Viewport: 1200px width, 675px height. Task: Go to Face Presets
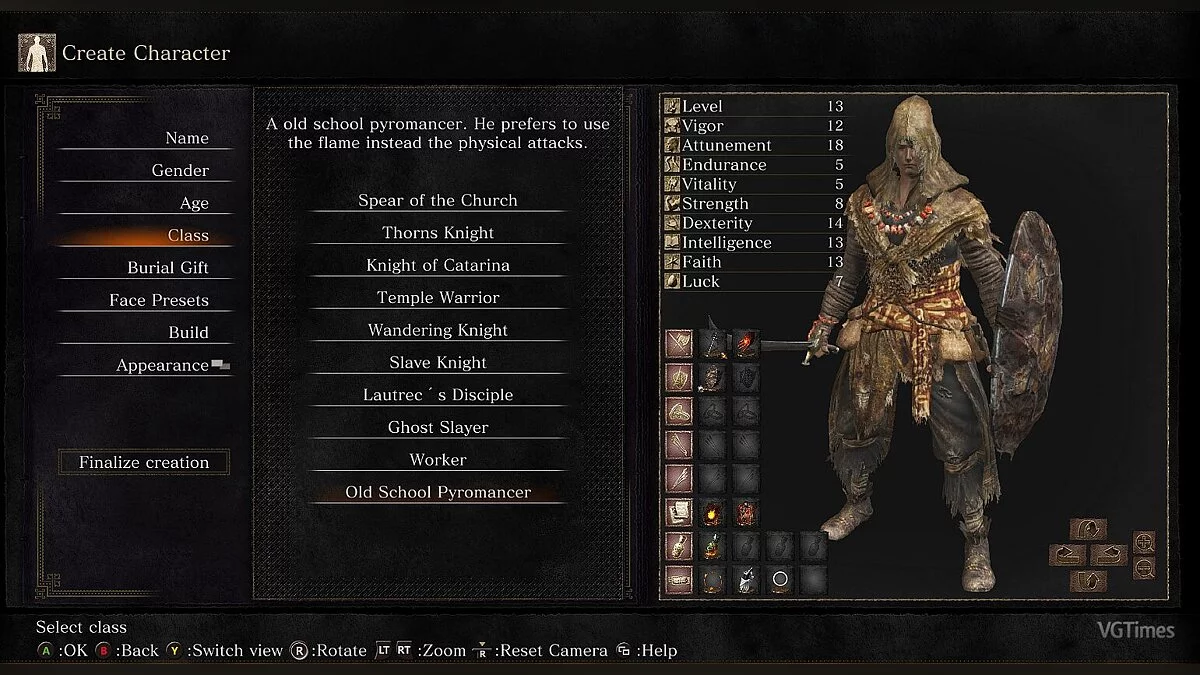pyautogui.click(x=159, y=300)
